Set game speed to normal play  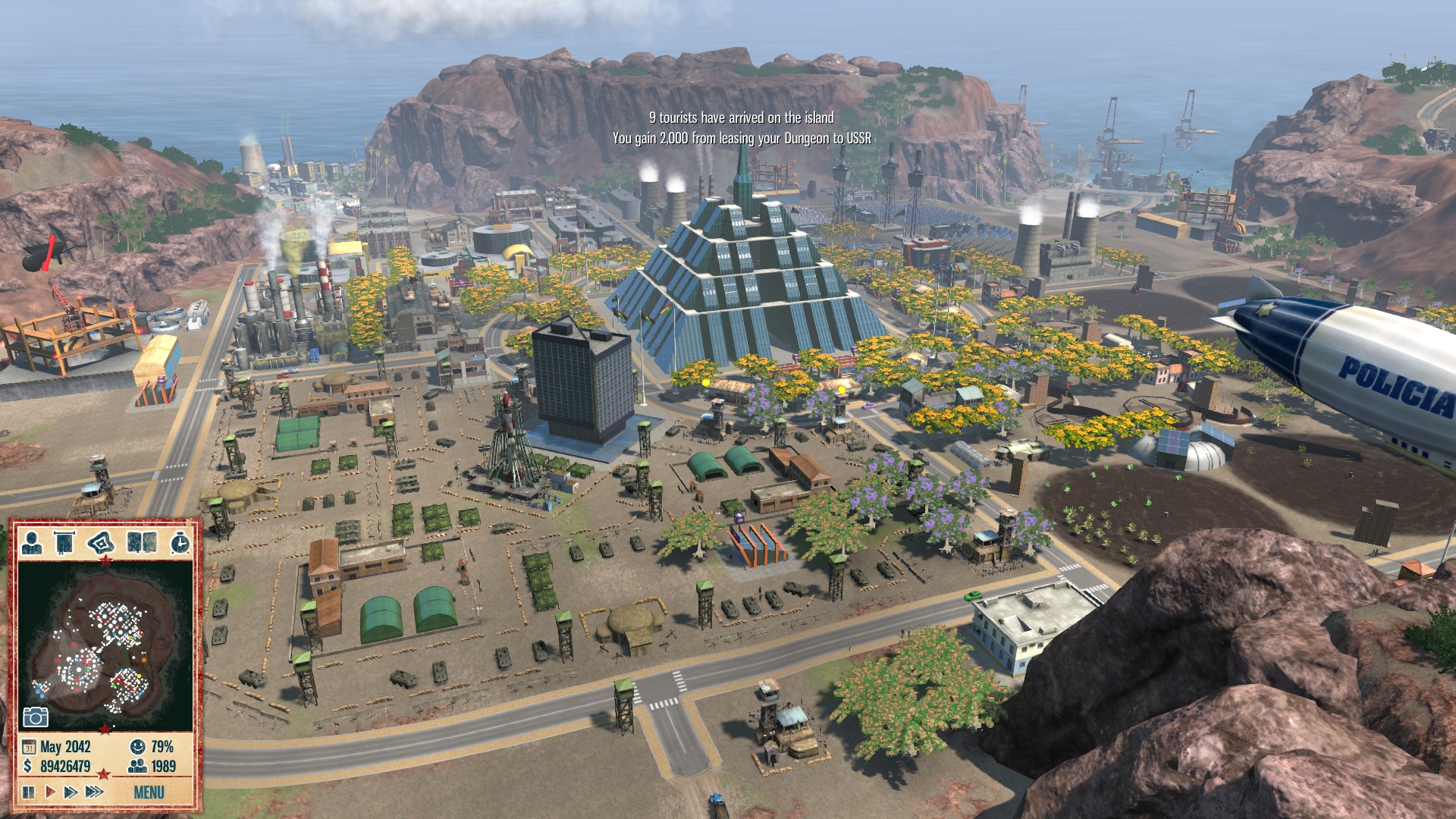point(50,792)
